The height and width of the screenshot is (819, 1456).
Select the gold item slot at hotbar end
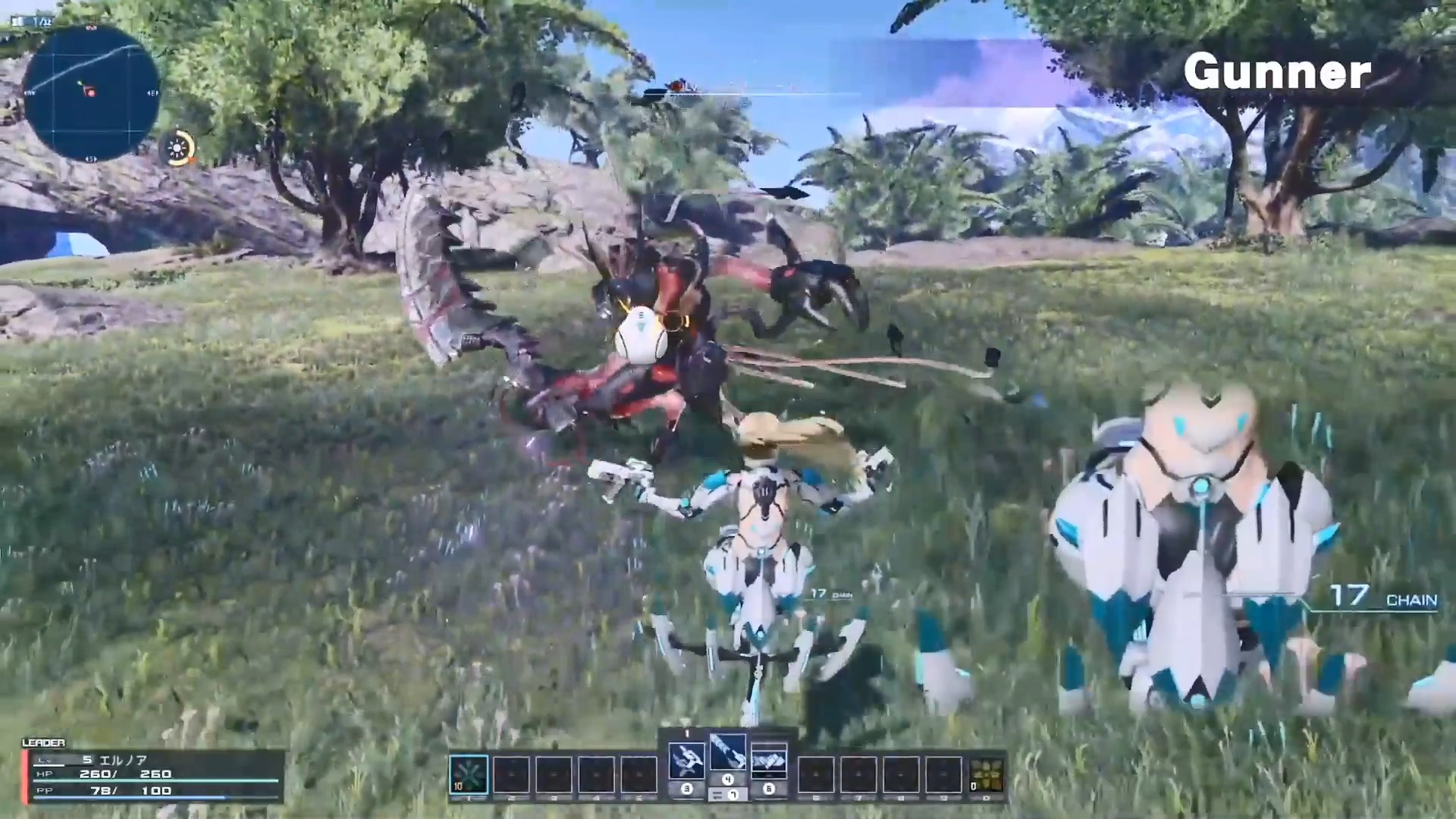[987, 775]
